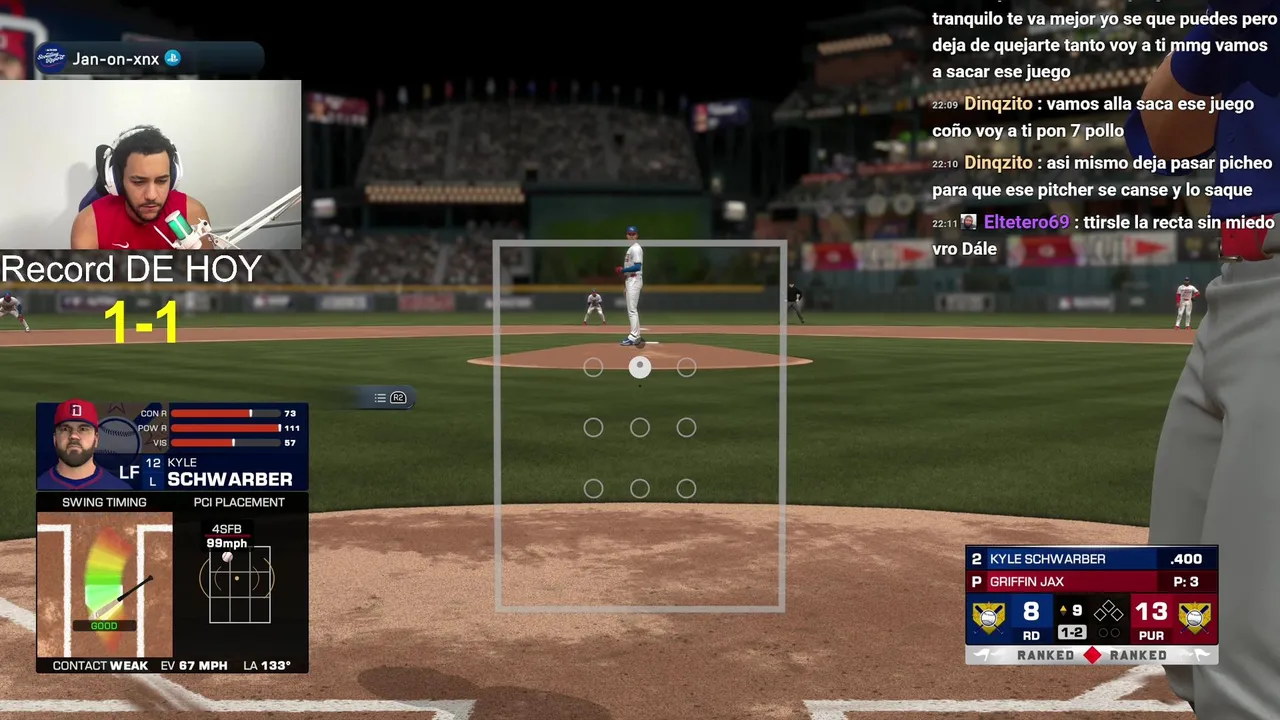Click the RD team logo on the scoreboard
The image size is (1280, 720).
pos(989,616)
